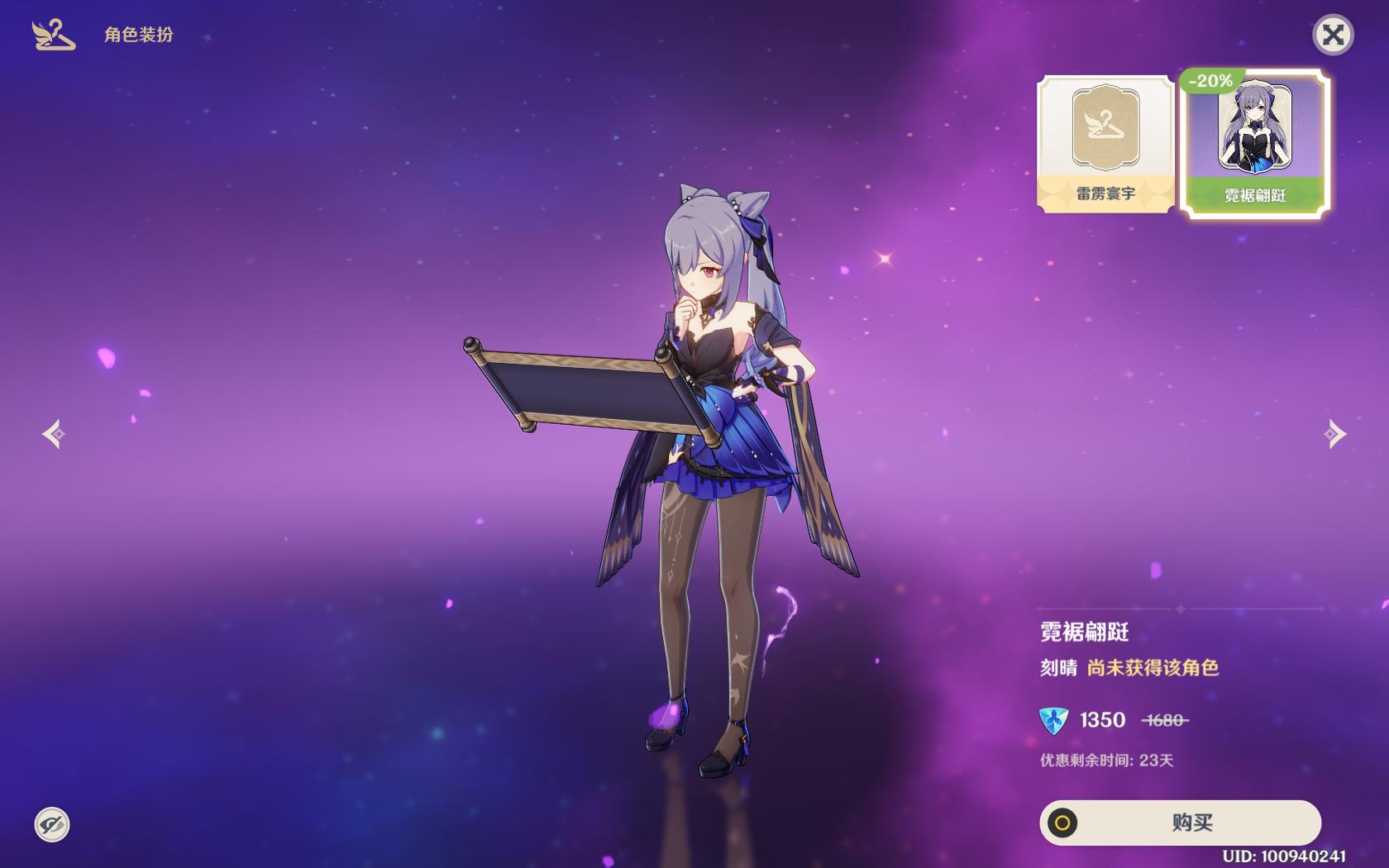Select the default 雷霆寰宇 outfit card
The image size is (1389, 868).
(x=1105, y=144)
